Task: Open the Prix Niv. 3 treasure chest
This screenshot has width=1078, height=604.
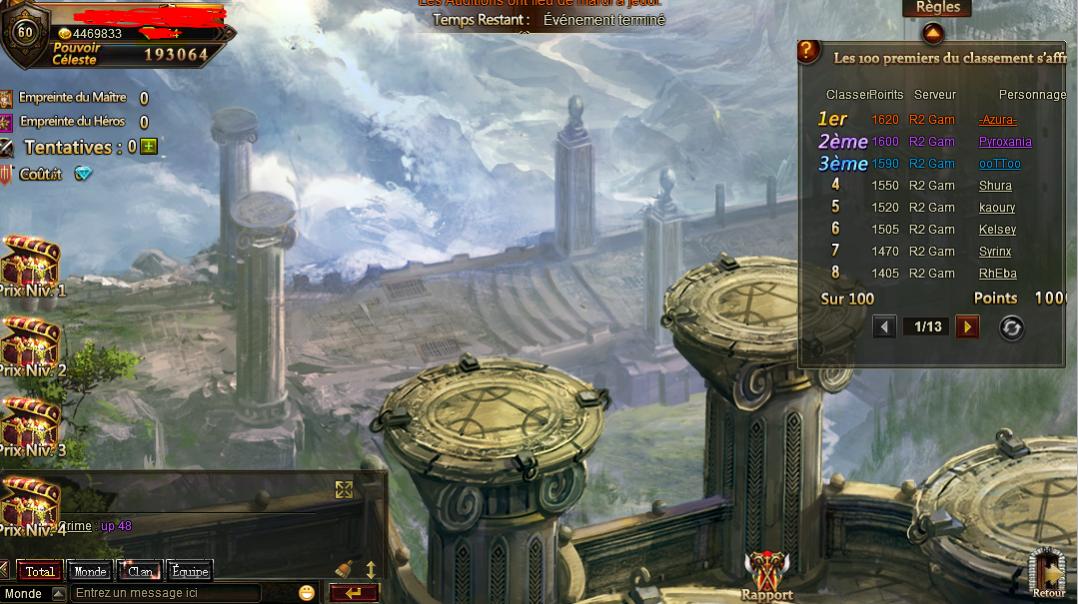Action: point(32,422)
